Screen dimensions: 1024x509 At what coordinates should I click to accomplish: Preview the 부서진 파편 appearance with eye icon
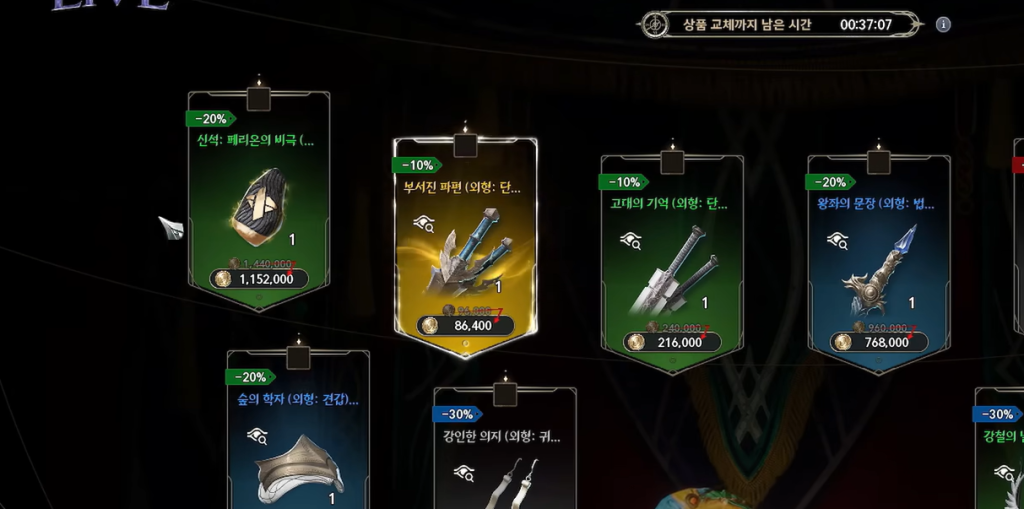pos(424,224)
